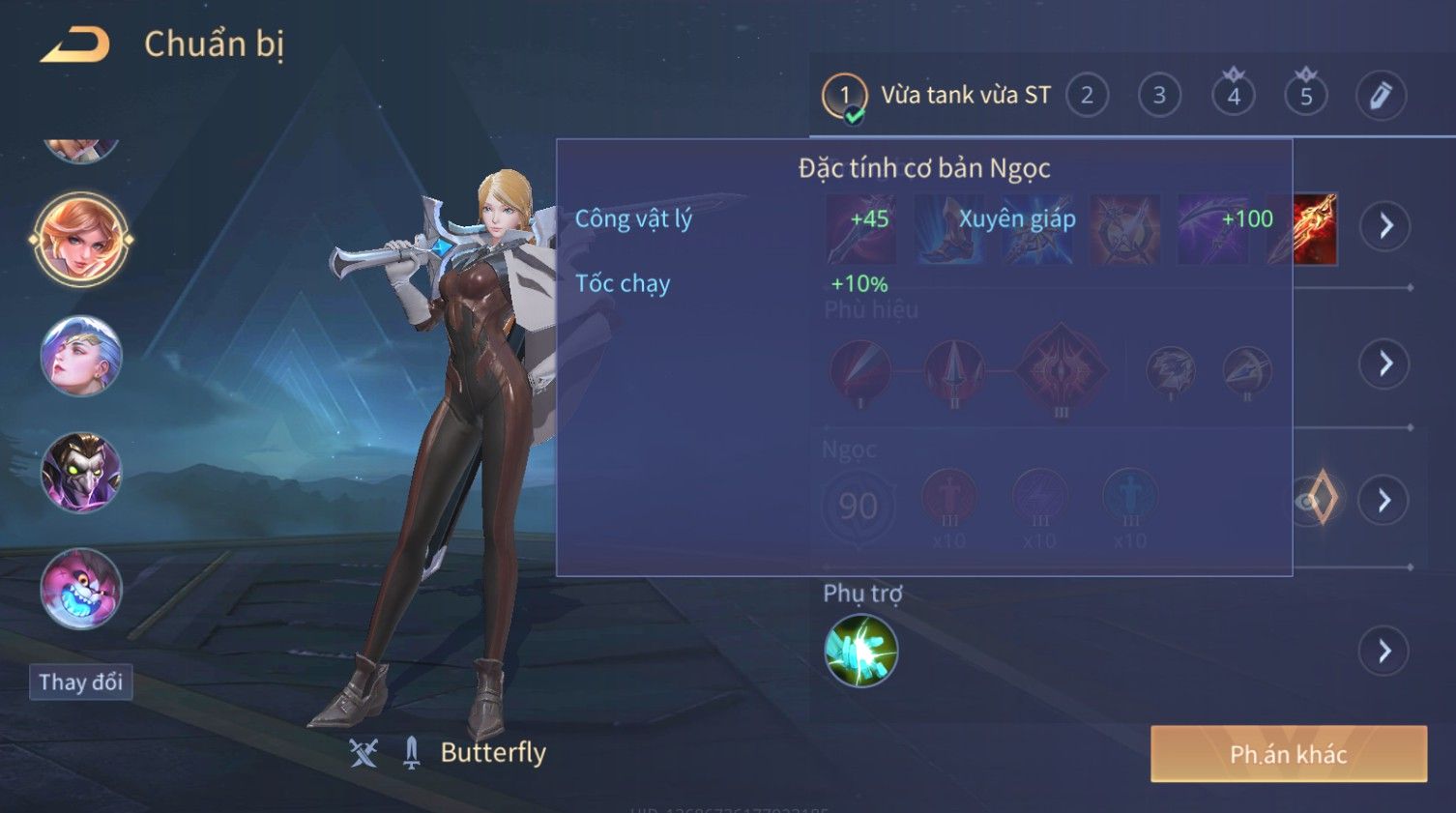
Task: Select the green Phụ trợ skill icon
Action: [x=860, y=651]
